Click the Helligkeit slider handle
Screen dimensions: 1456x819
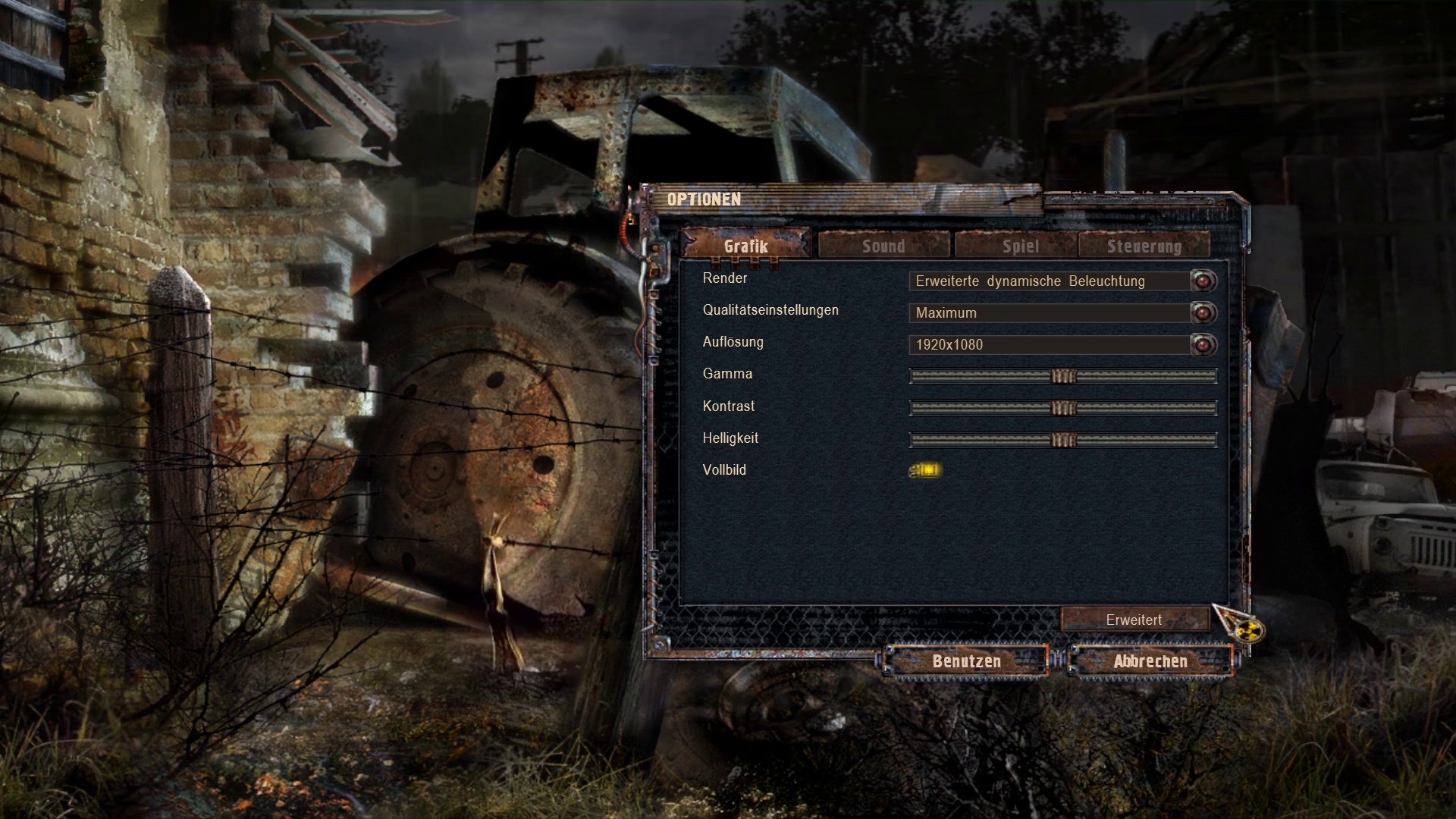pyautogui.click(x=1063, y=440)
